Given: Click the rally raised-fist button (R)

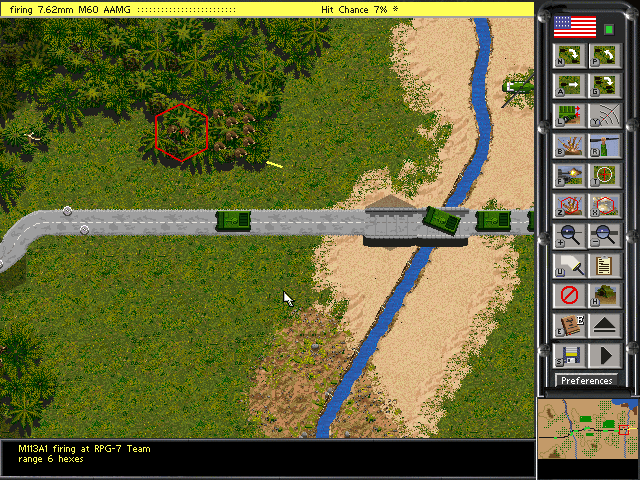Looking at the screenshot, I should pyautogui.click(x=604, y=146).
